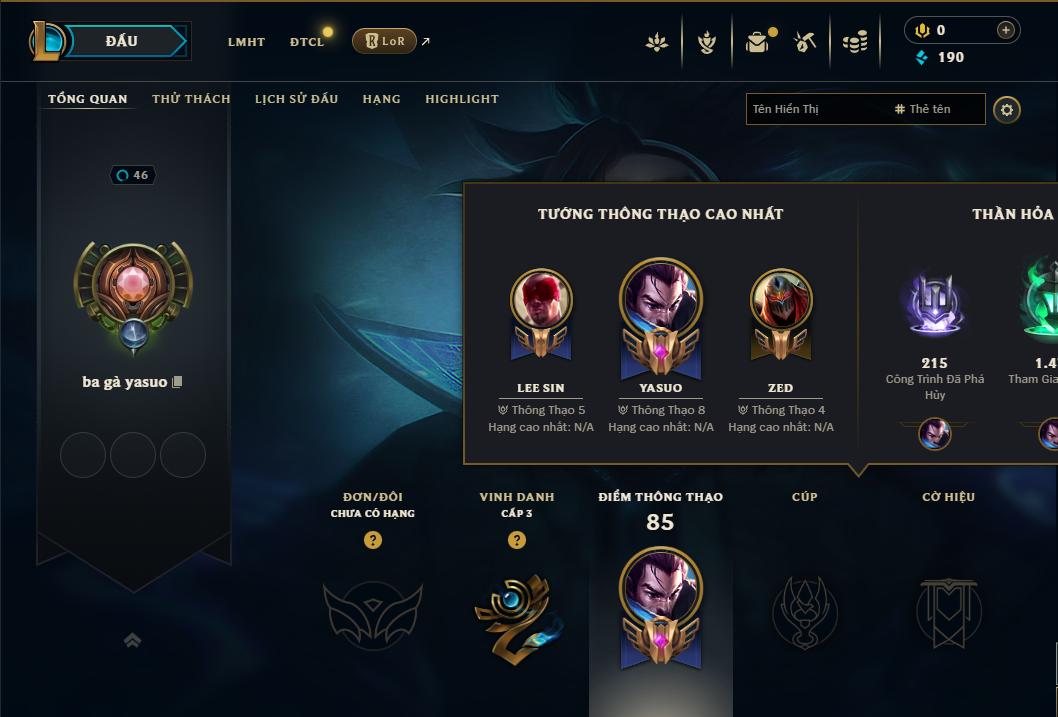Viewport: 1058px width, 717px height.
Task: Click the ĐẤU play button
Action: coord(121,41)
